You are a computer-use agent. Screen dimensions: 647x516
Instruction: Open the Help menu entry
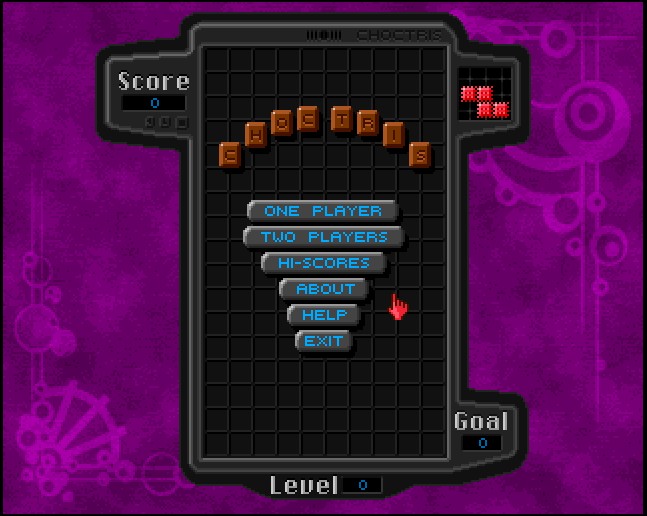[324, 315]
